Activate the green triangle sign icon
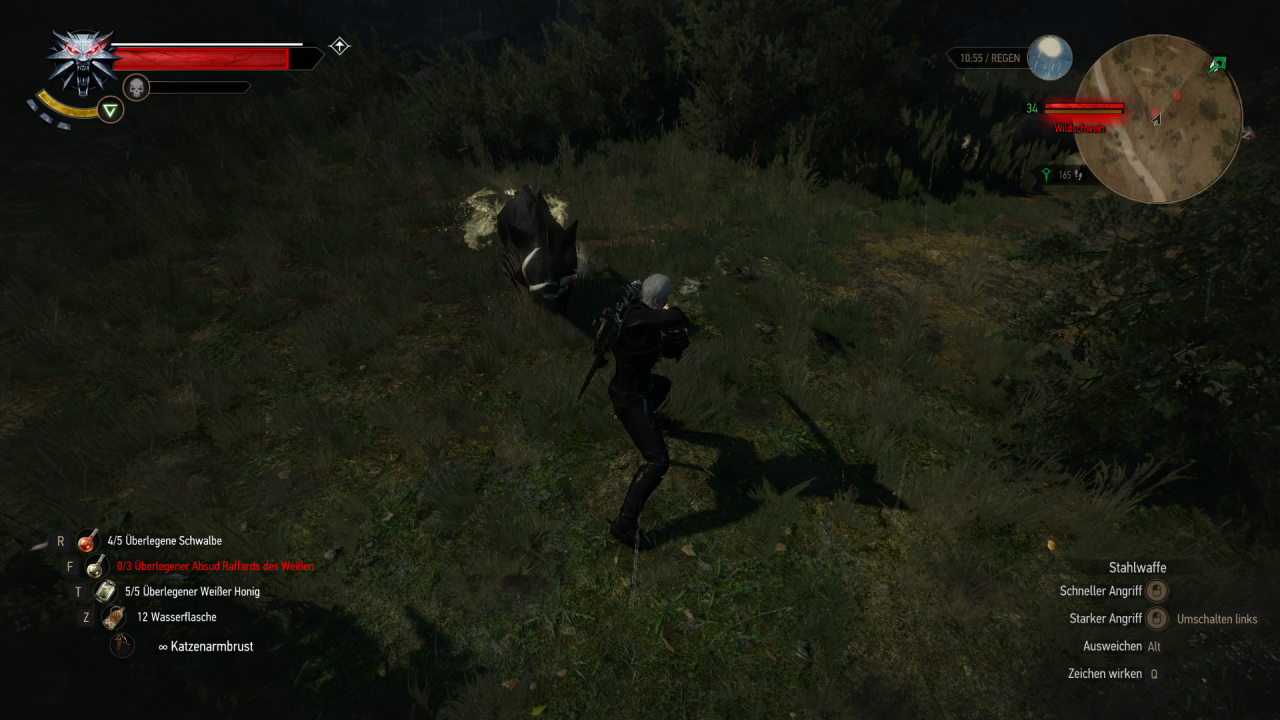 (x=111, y=110)
